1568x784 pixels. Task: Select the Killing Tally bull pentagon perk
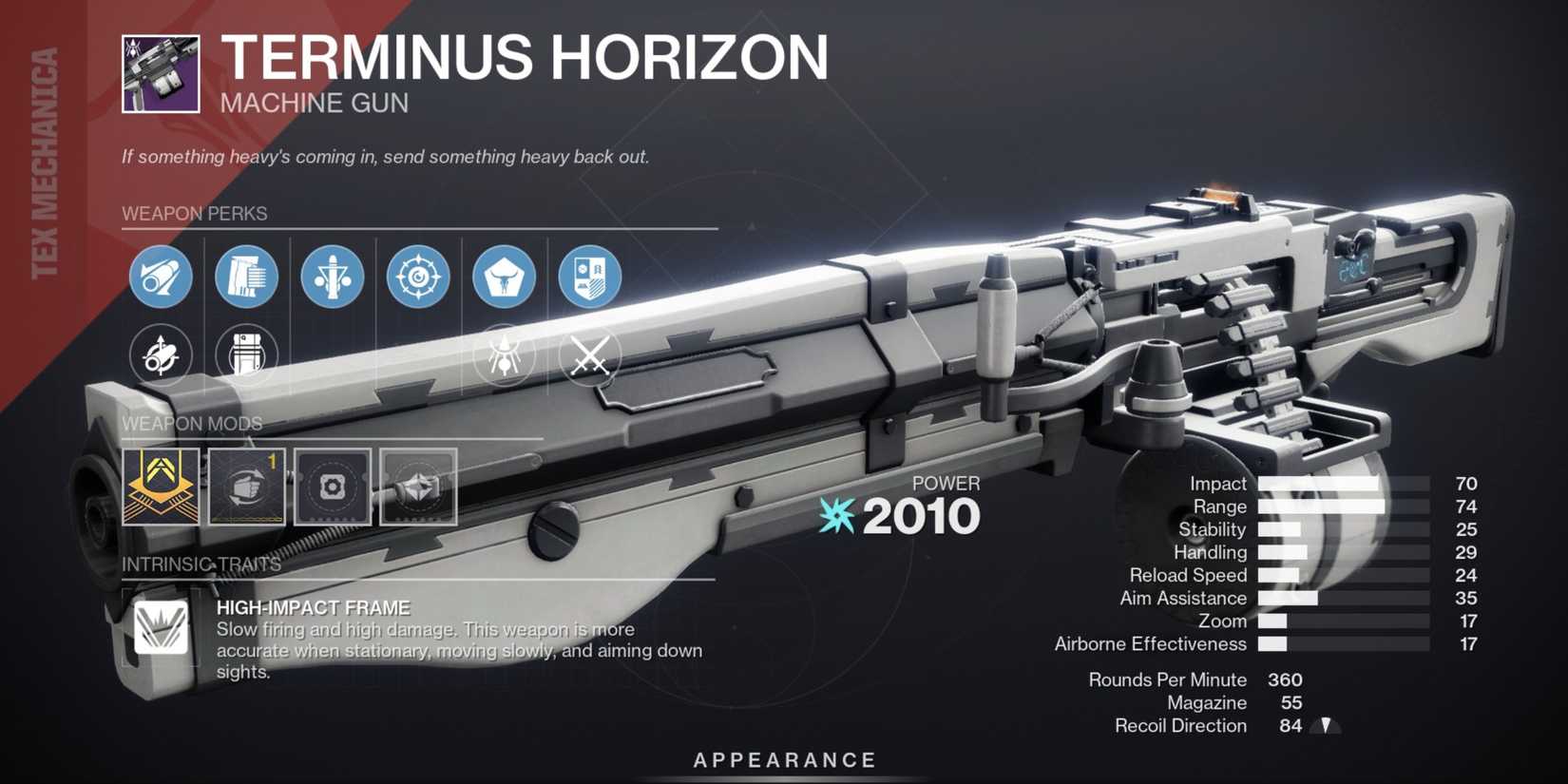(505, 277)
